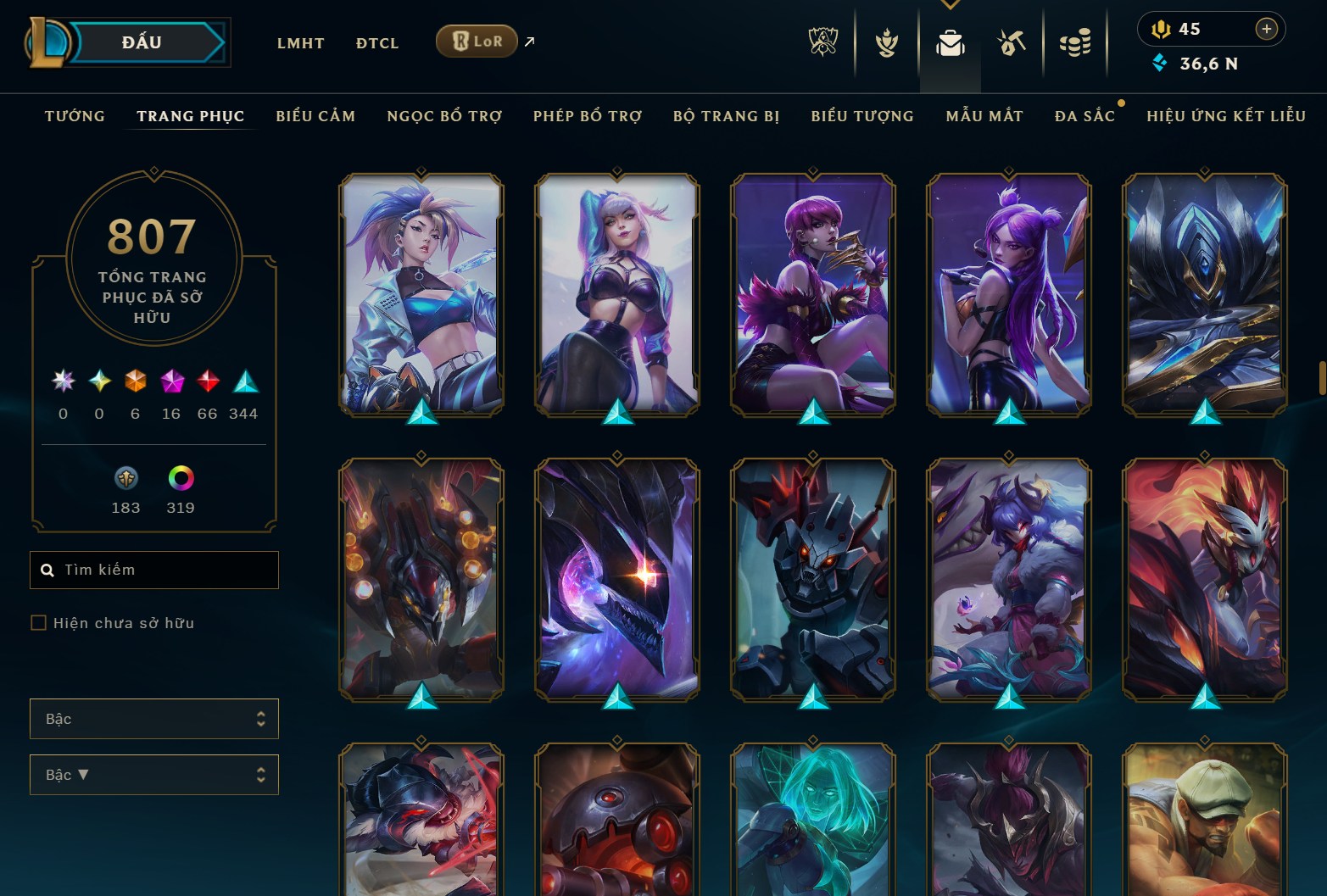The height and width of the screenshot is (896, 1327).
Task: Open the Loot coins icon
Action: [x=1074, y=44]
